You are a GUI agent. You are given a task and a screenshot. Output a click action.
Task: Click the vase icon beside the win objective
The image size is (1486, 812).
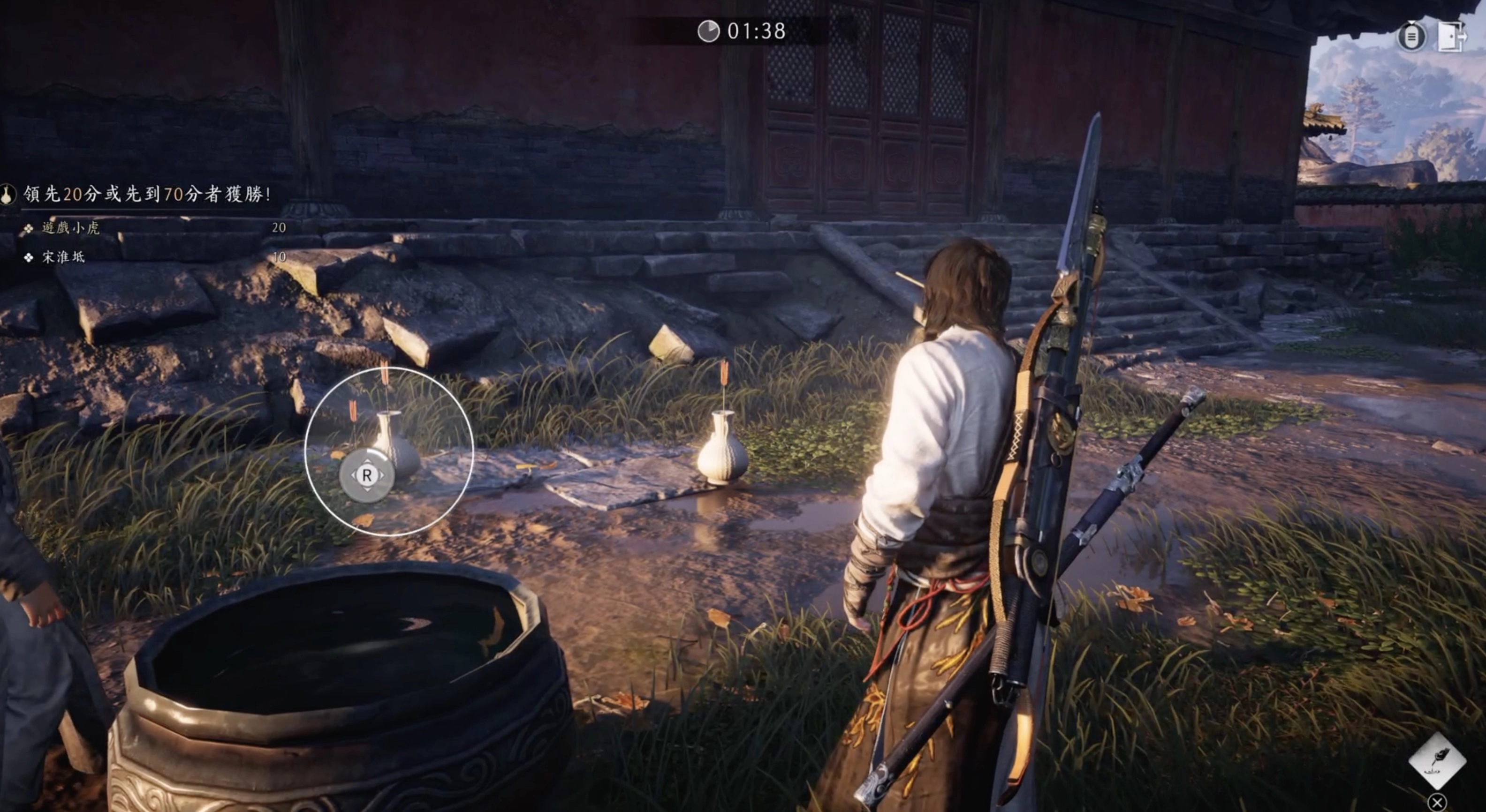(x=8, y=195)
